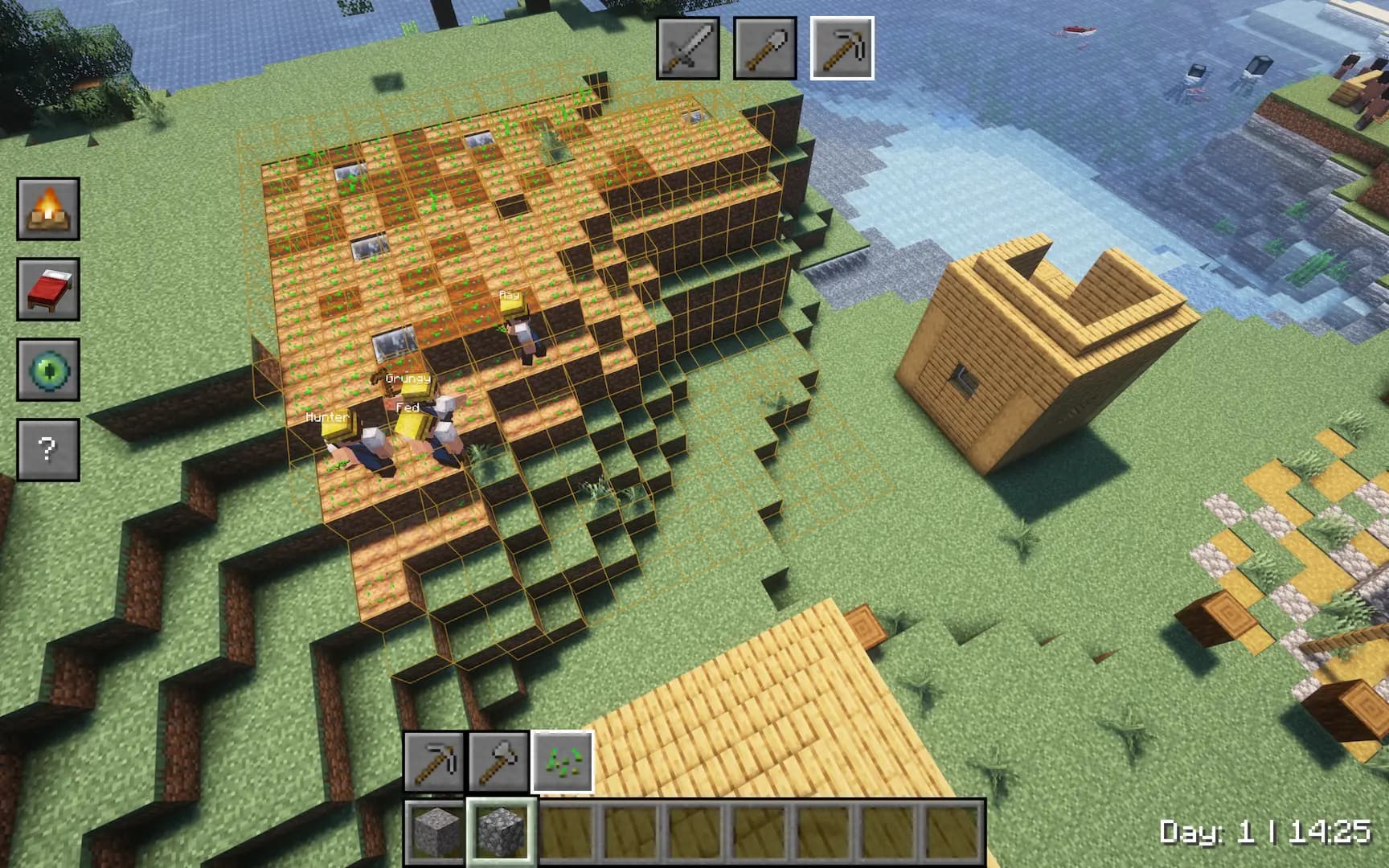Open the campfire icon button
Image resolution: width=1389 pixels, height=868 pixels.
[x=48, y=209]
